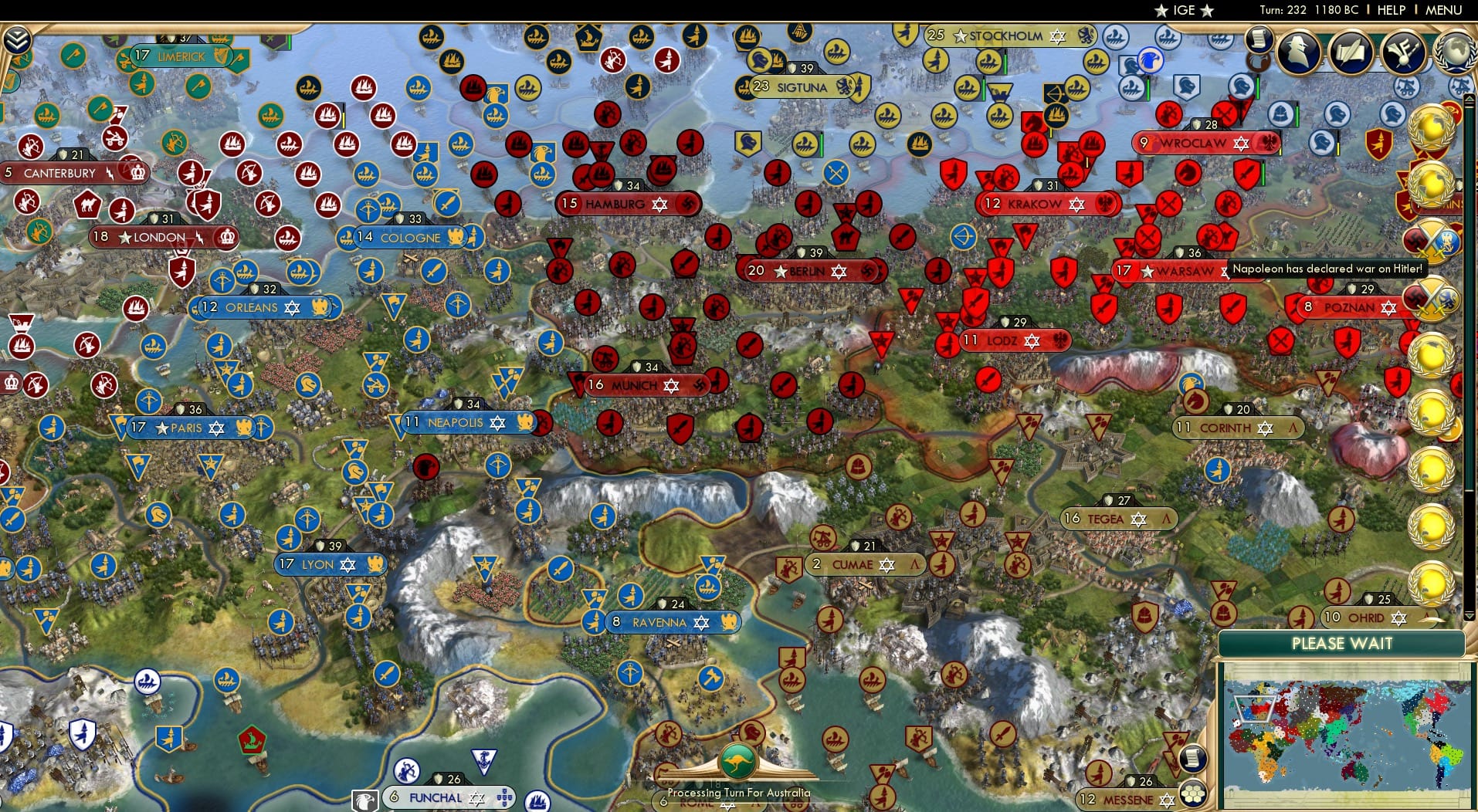
Task: Open the MENU from the top bar
Action: coord(1442,10)
